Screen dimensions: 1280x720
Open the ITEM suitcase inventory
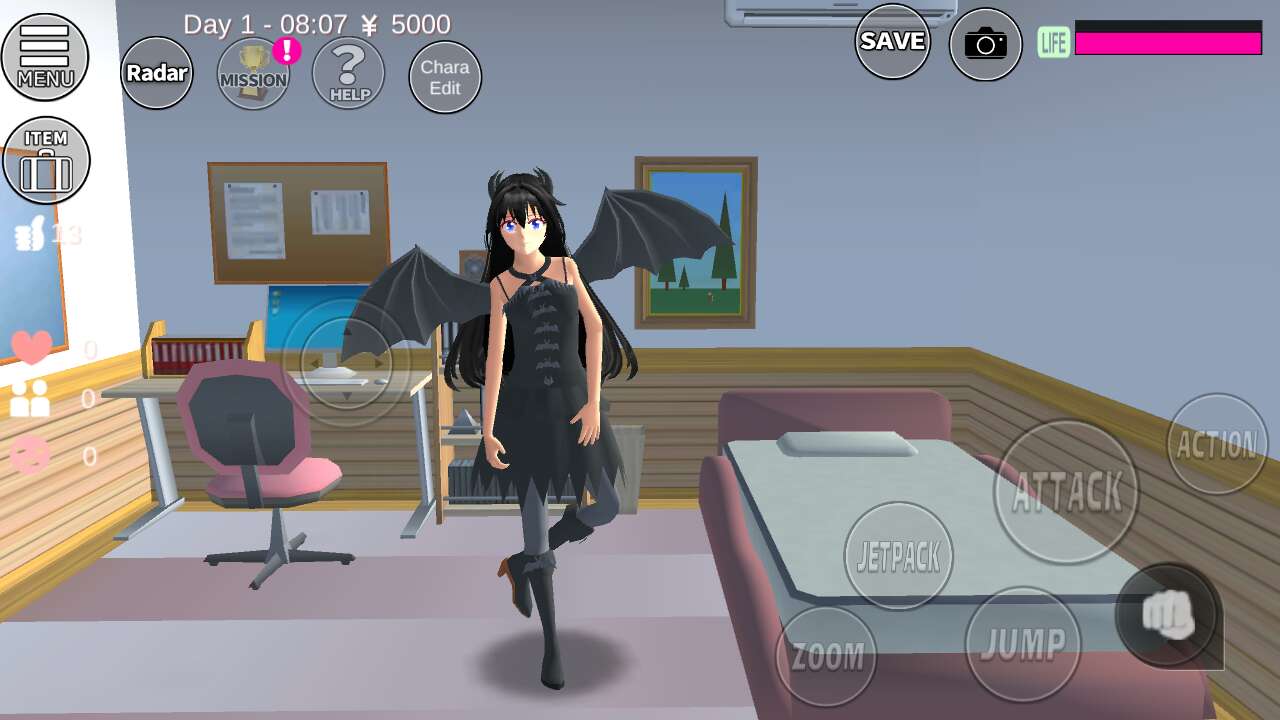point(46,161)
